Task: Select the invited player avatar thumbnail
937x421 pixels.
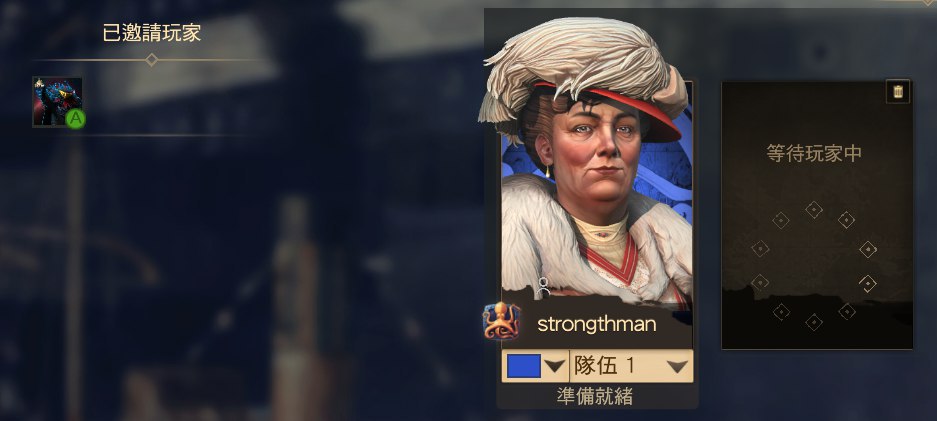Action: 58,102
